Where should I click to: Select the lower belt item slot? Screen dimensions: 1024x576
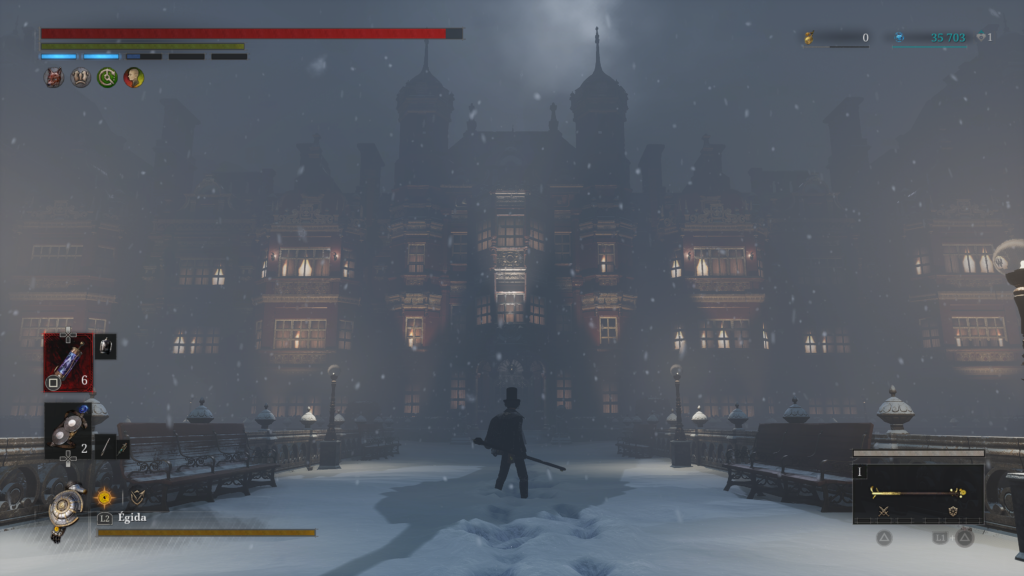point(68,432)
